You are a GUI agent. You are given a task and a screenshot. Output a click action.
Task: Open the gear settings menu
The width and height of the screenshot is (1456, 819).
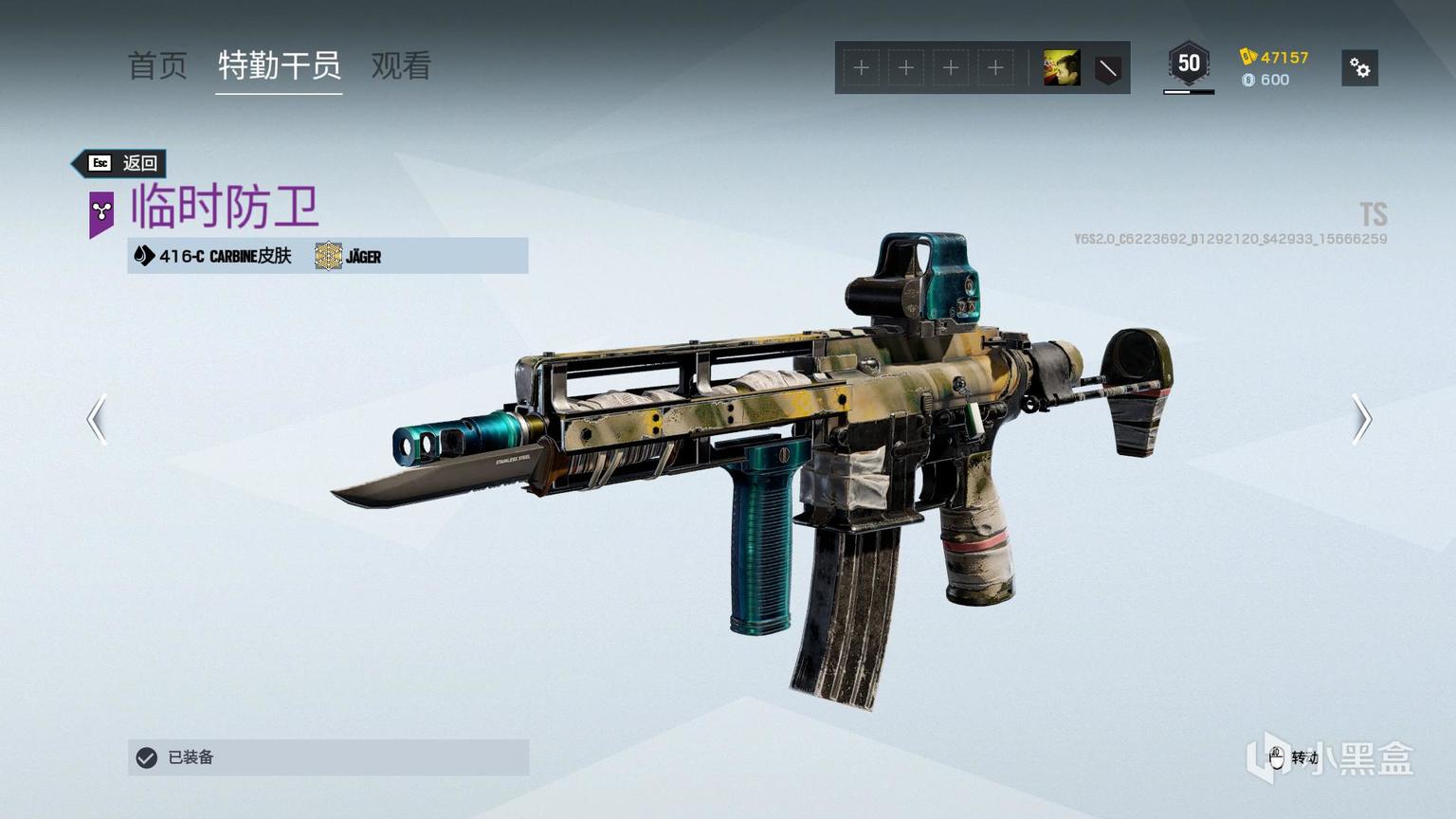pos(1359,68)
